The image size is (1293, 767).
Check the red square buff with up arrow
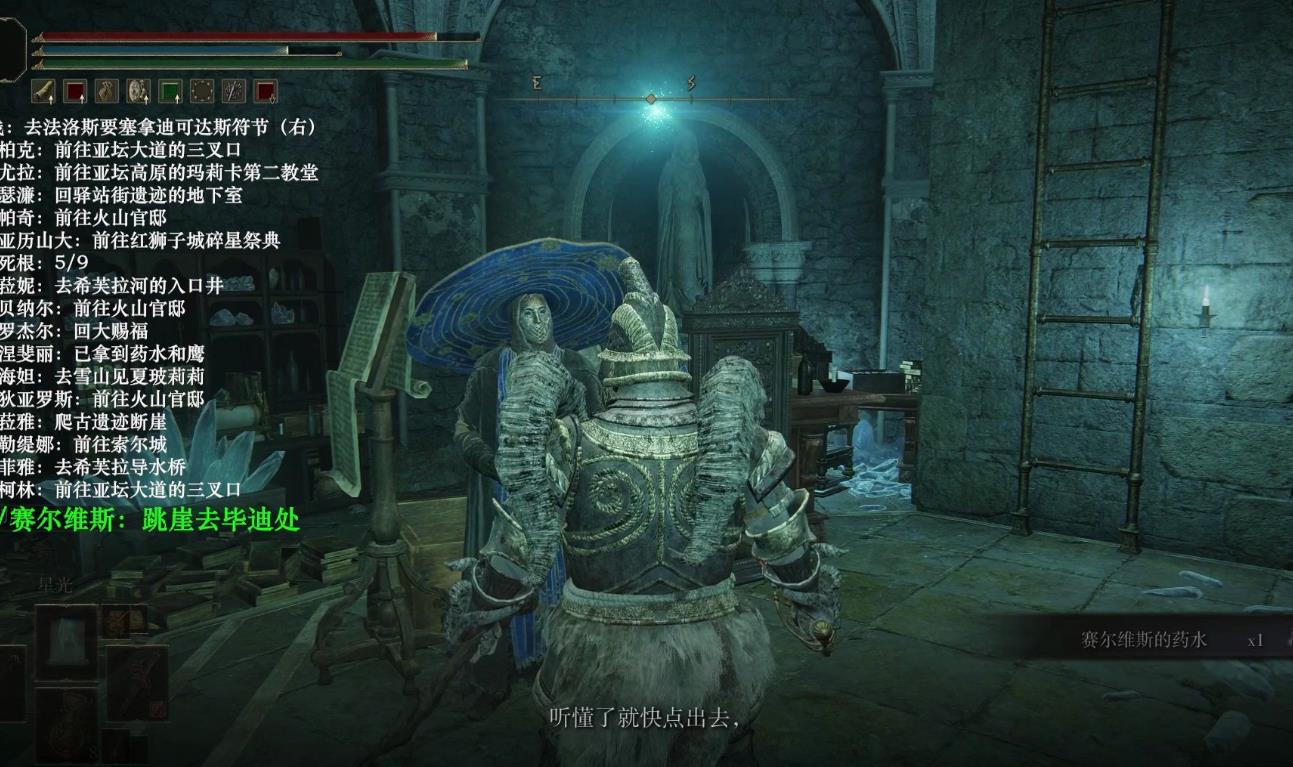pos(75,92)
